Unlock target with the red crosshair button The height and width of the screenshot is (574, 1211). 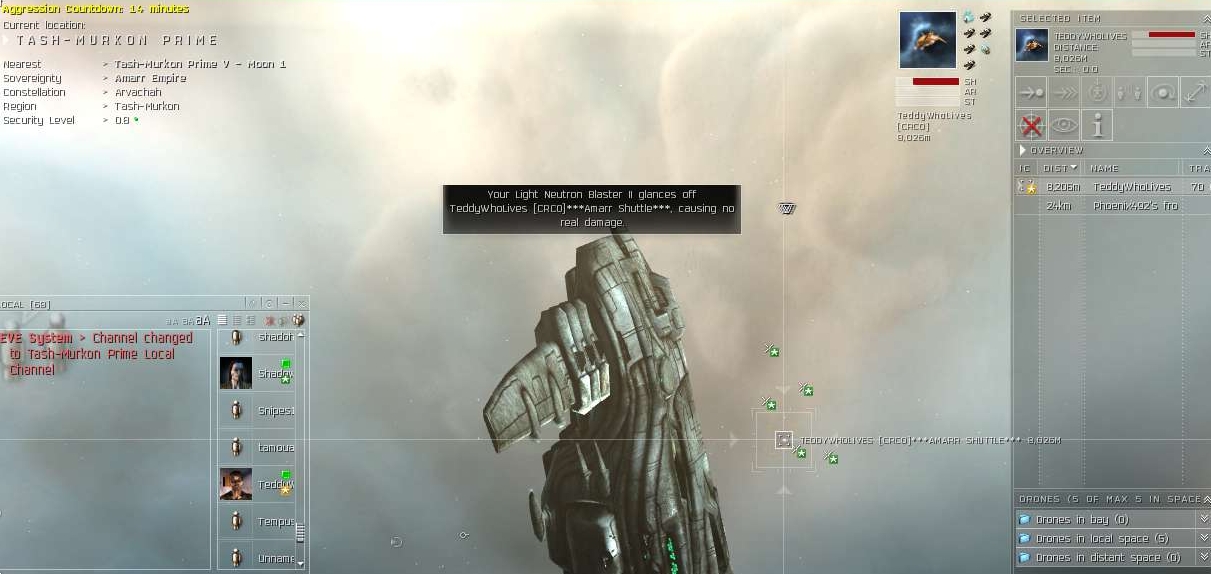[x=1031, y=125]
